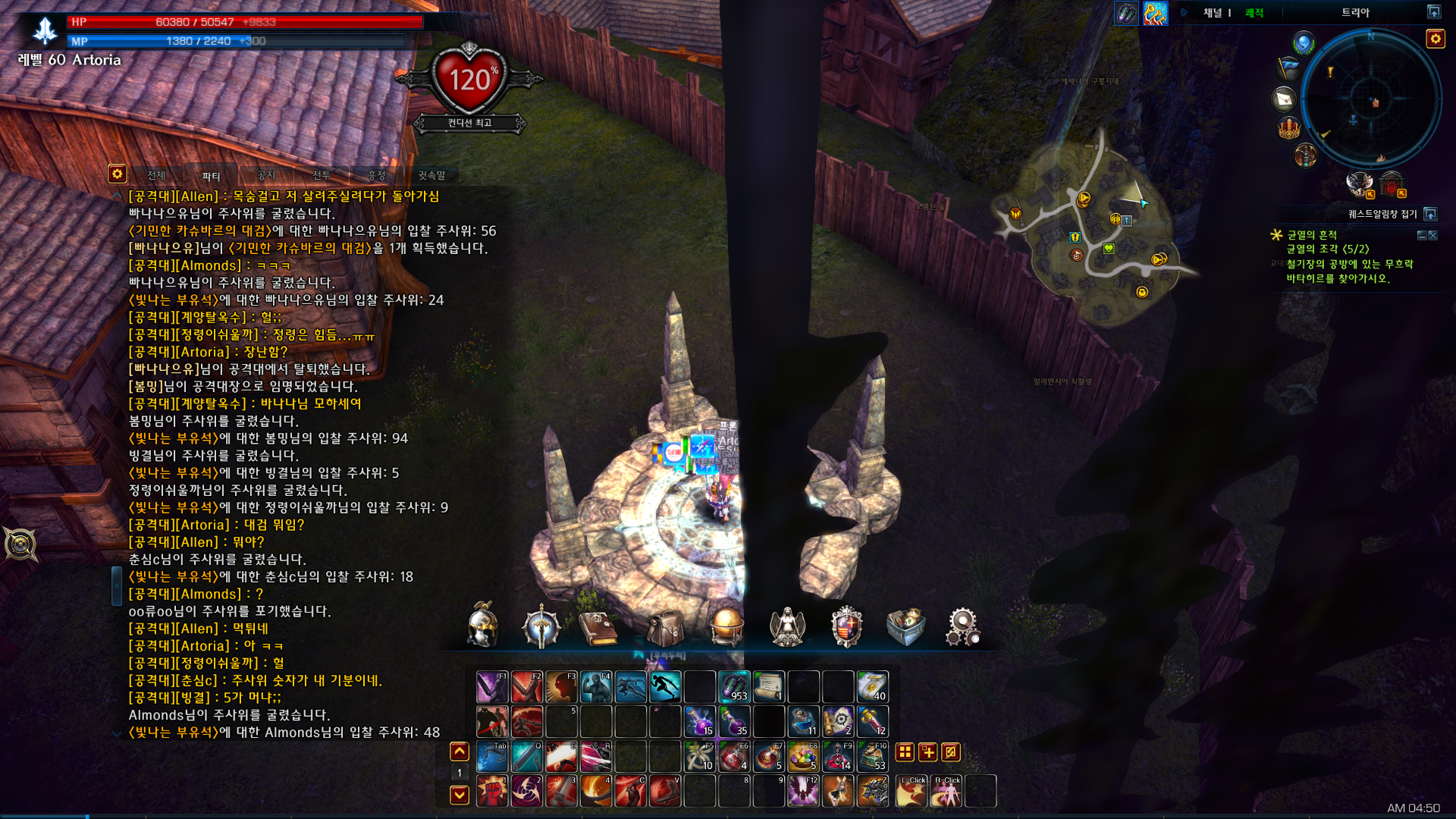Image resolution: width=1456 pixels, height=819 pixels.
Task: Open chat settings gear button
Action: tap(117, 174)
